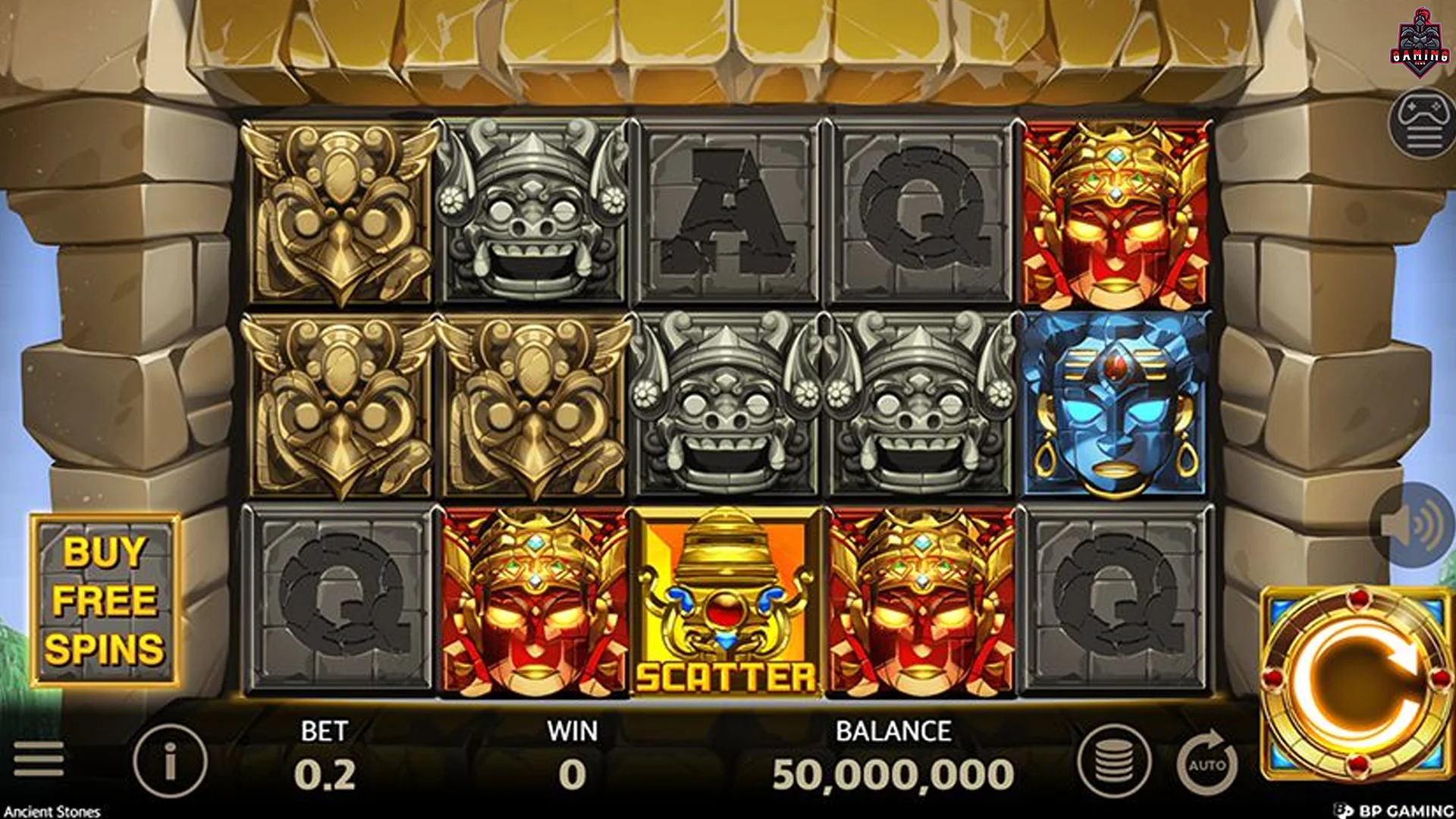Open the coin stack bet settings

[x=1114, y=761]
